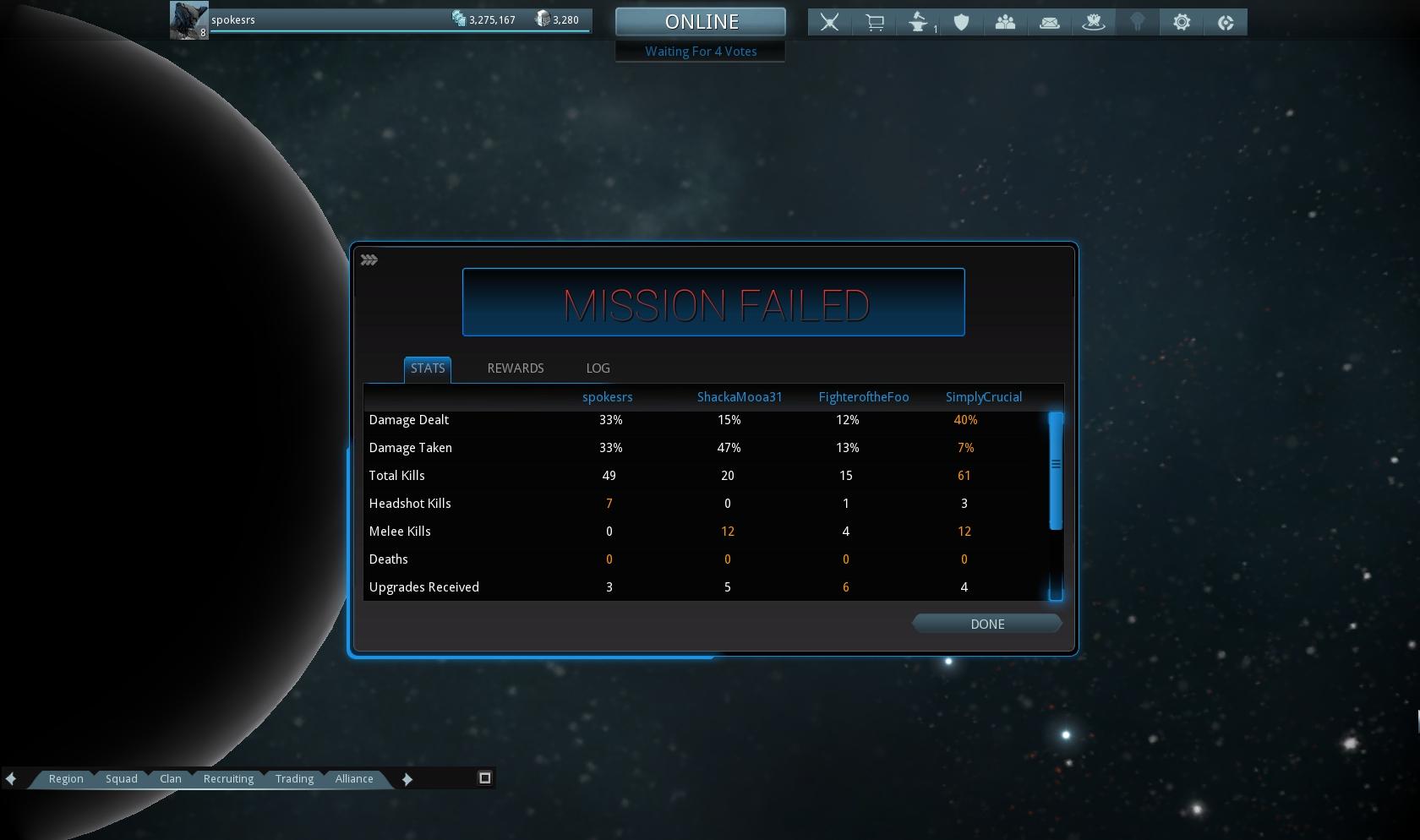Open the gear settings icon
The height and width of the screenshot is (840, 1420).
(x=1182, y=23)
